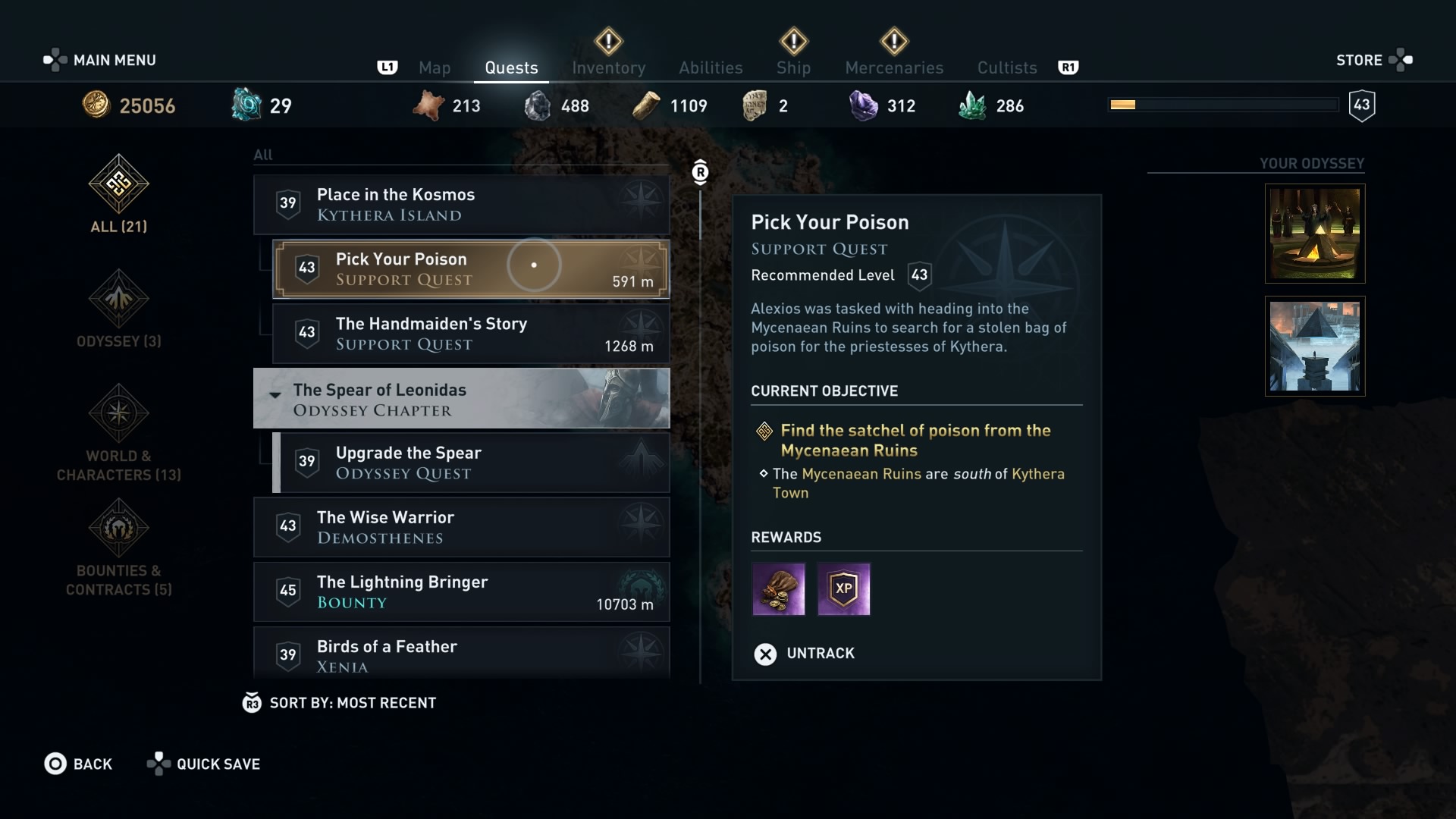Open the R stick quest scroll indicator
Image resolution: width=1456 pixels, height=819 pixels.
coord(699,171)
